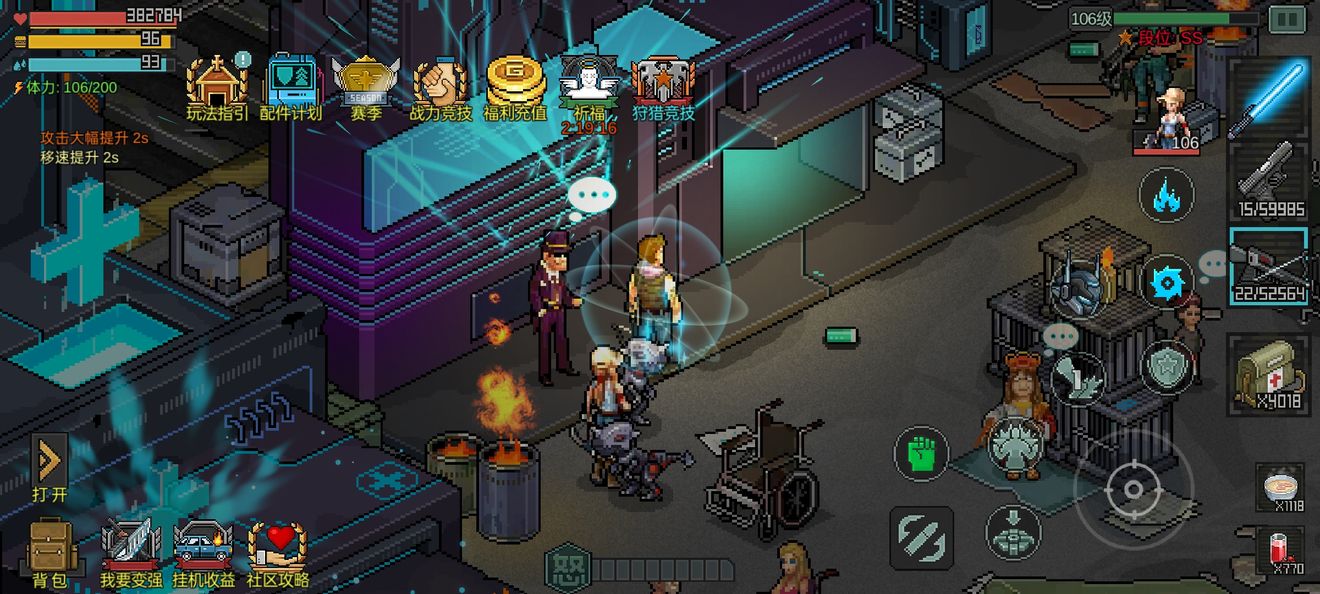Open the 战力竞技 fist icon
The height and width of the screenshot is (594, 1320).
tap(440, 84)
